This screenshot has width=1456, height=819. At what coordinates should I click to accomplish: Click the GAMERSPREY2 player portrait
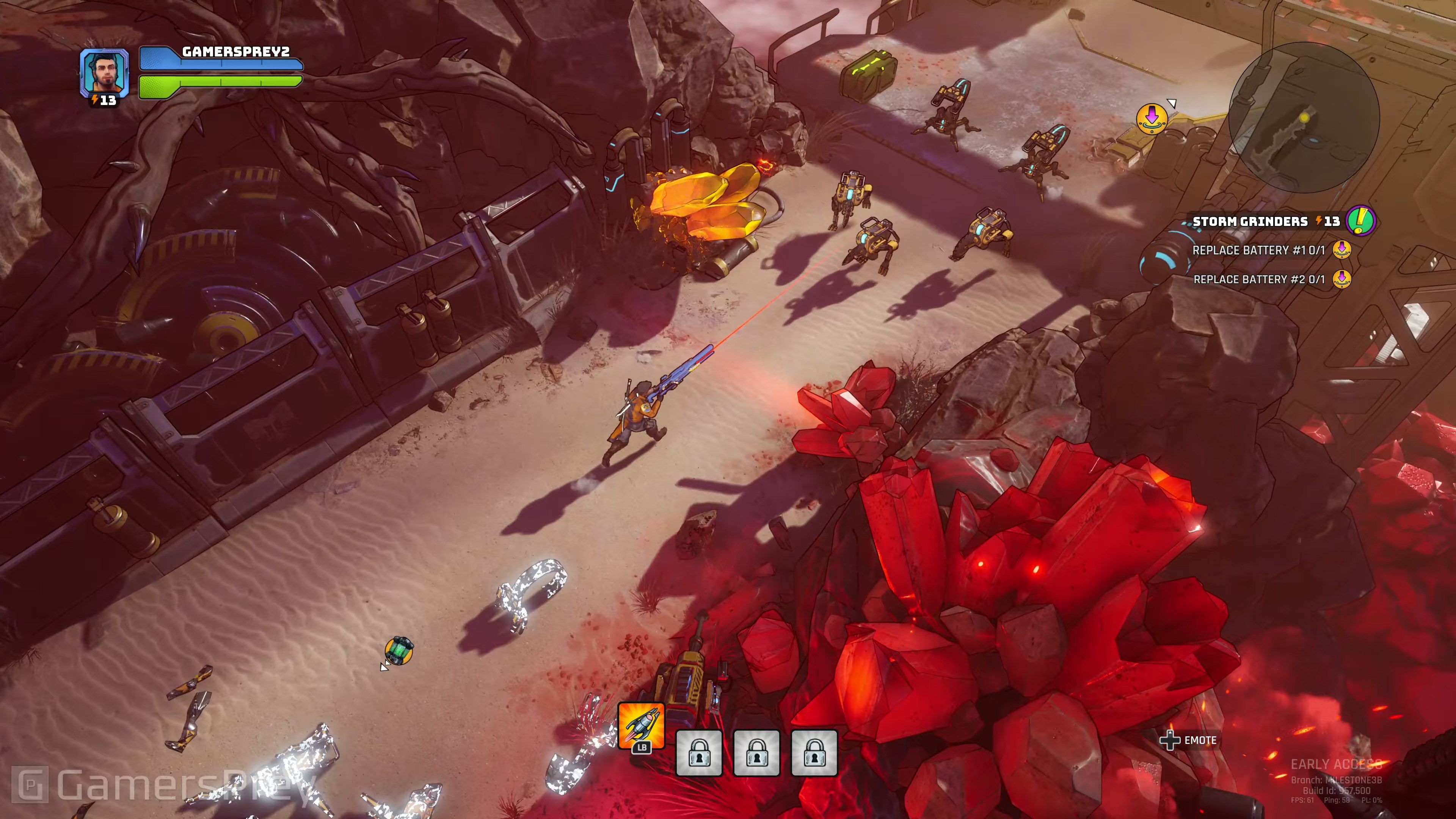tap(105, 72)
